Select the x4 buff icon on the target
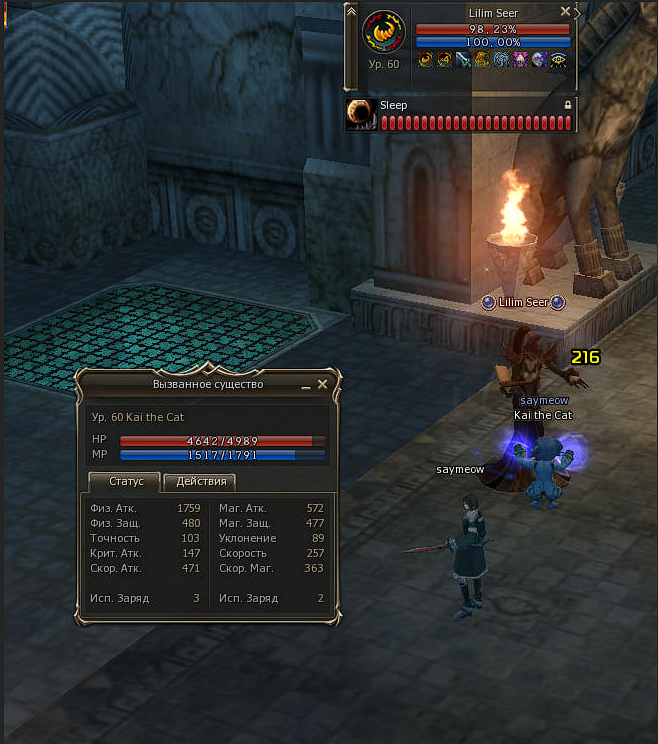The height and width of the screenshot is (744, 658). pyautogui.click(x=443, y=60)
